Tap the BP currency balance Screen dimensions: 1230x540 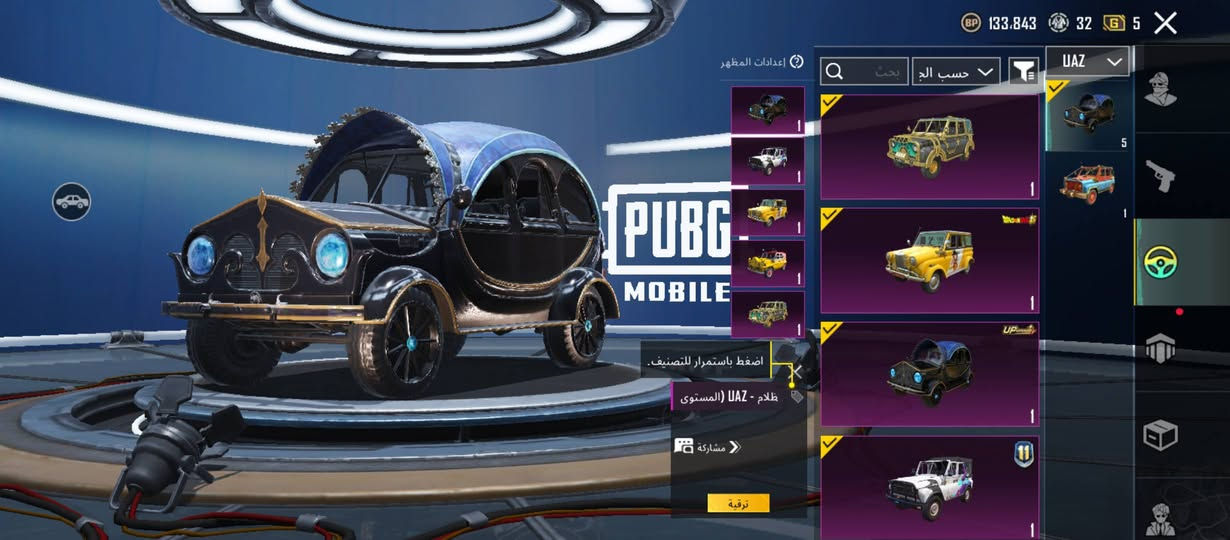(1000, 23)
